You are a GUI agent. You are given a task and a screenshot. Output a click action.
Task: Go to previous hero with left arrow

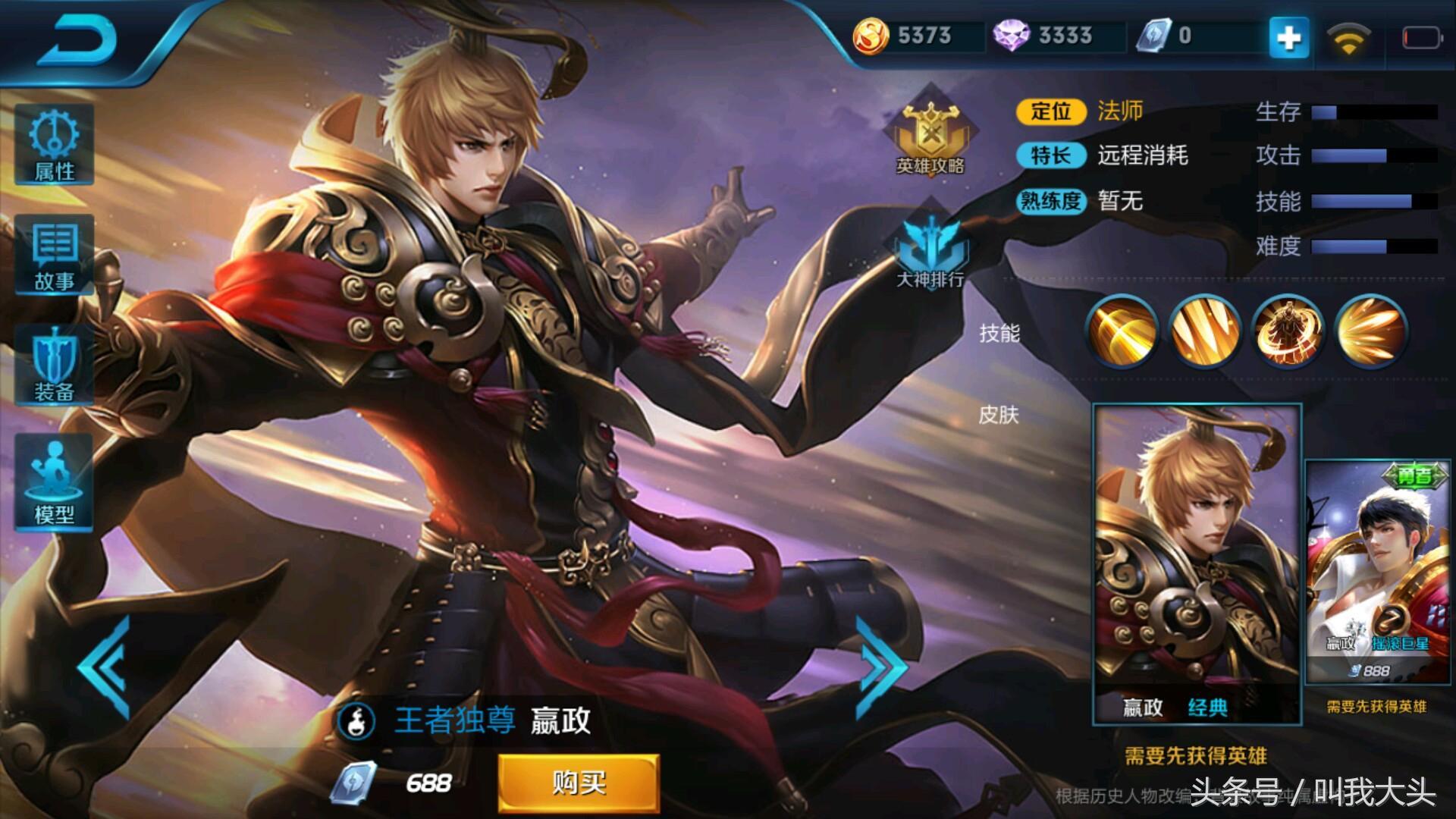click(106, 667)
